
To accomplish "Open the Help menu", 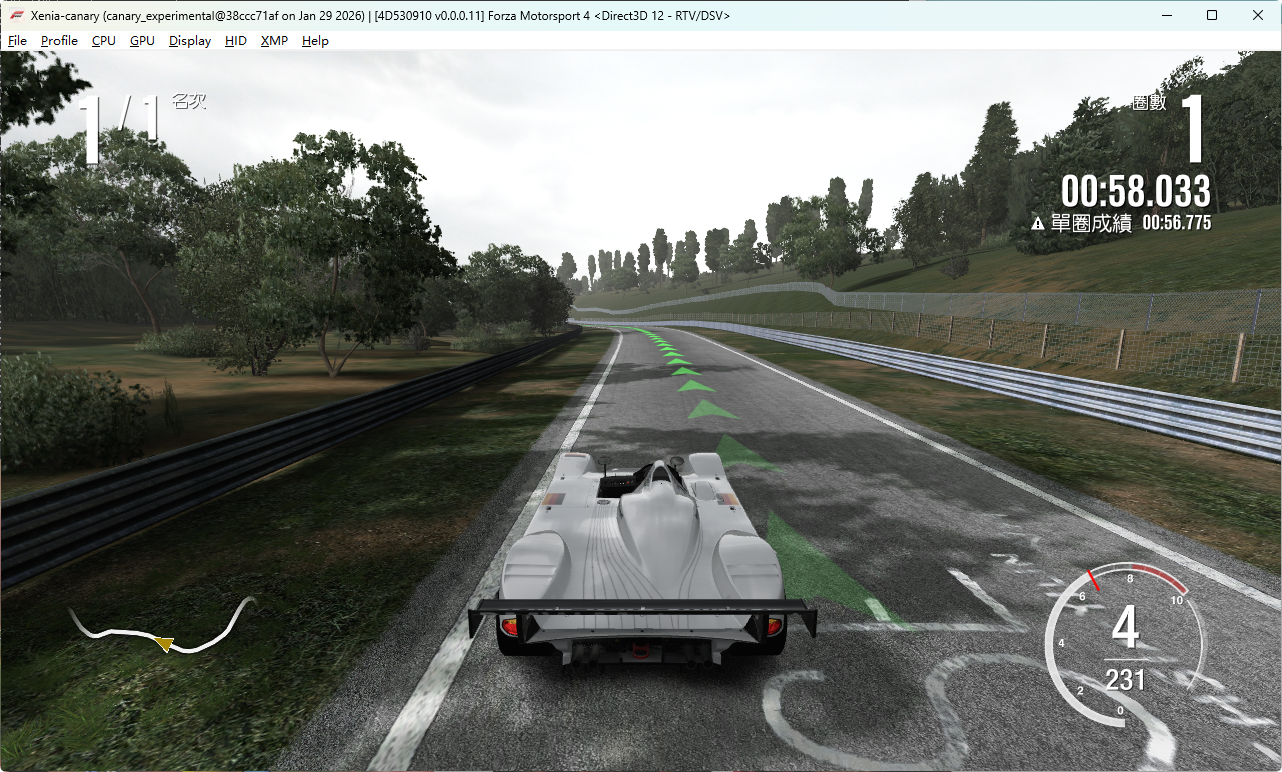I will coord(315,41).
